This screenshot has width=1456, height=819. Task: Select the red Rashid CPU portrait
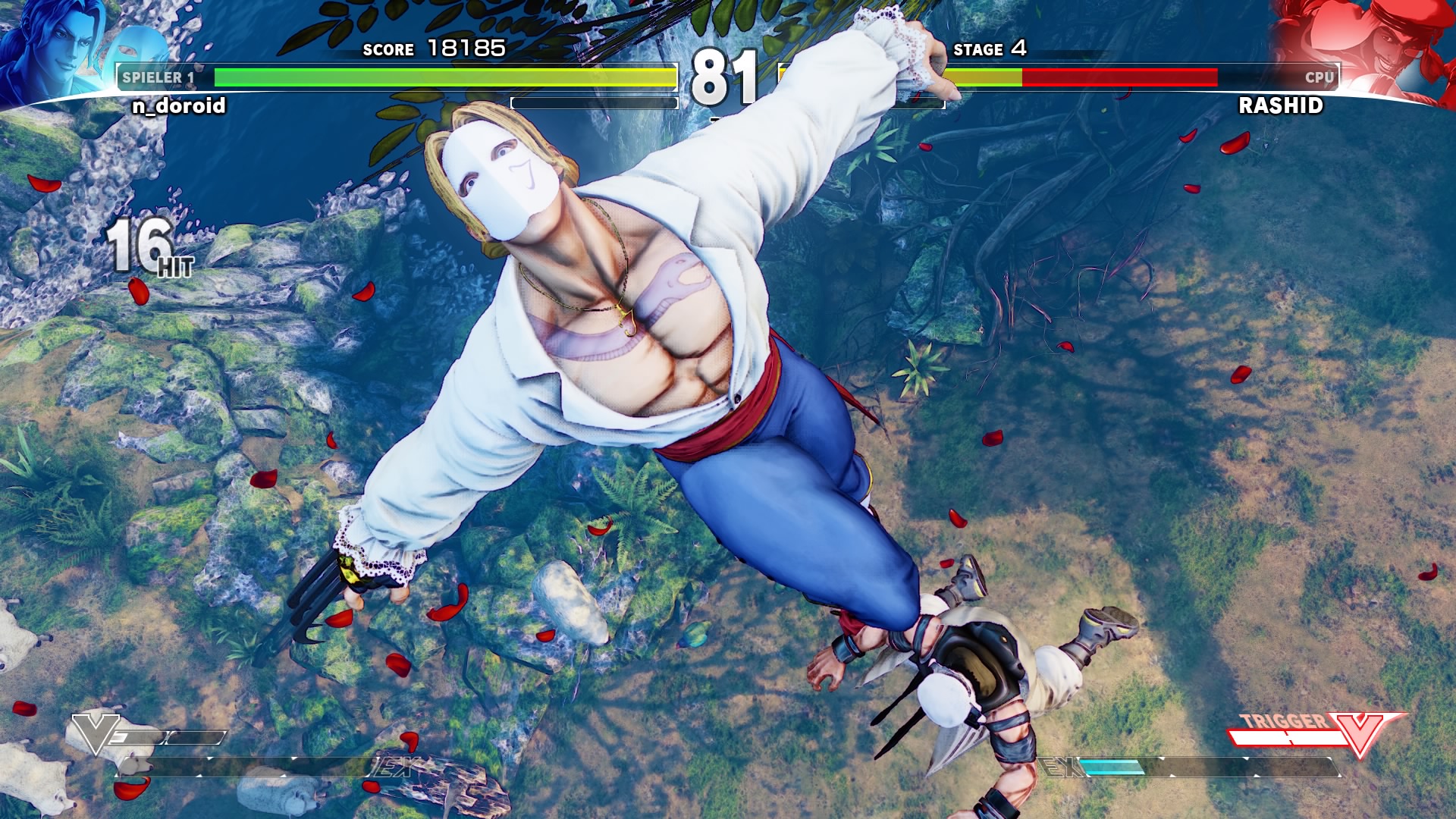pyautogui.click(x=1373, y=47)
